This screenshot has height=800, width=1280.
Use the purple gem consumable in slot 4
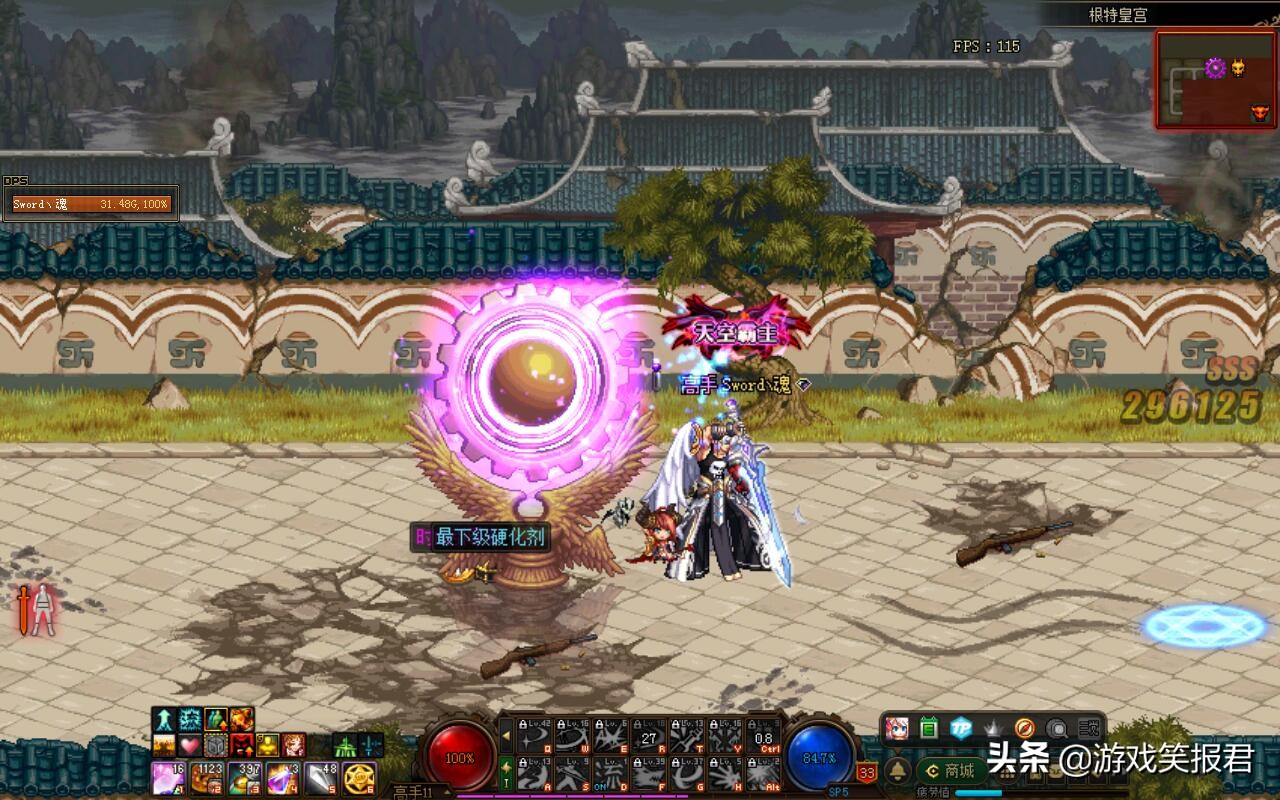[283, 778]
